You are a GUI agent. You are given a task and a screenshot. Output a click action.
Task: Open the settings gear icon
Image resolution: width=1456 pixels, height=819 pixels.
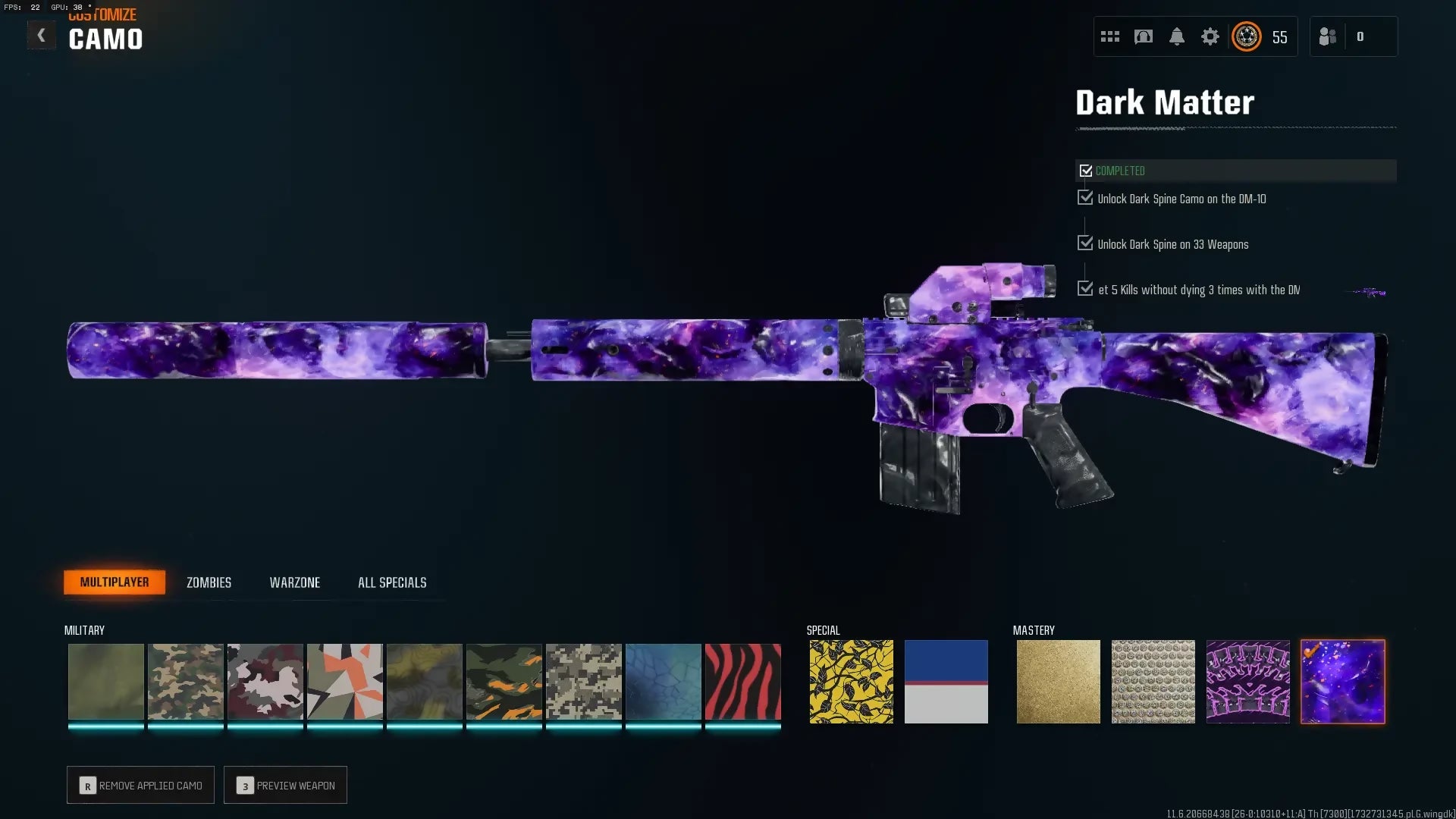coord(1210,36)
